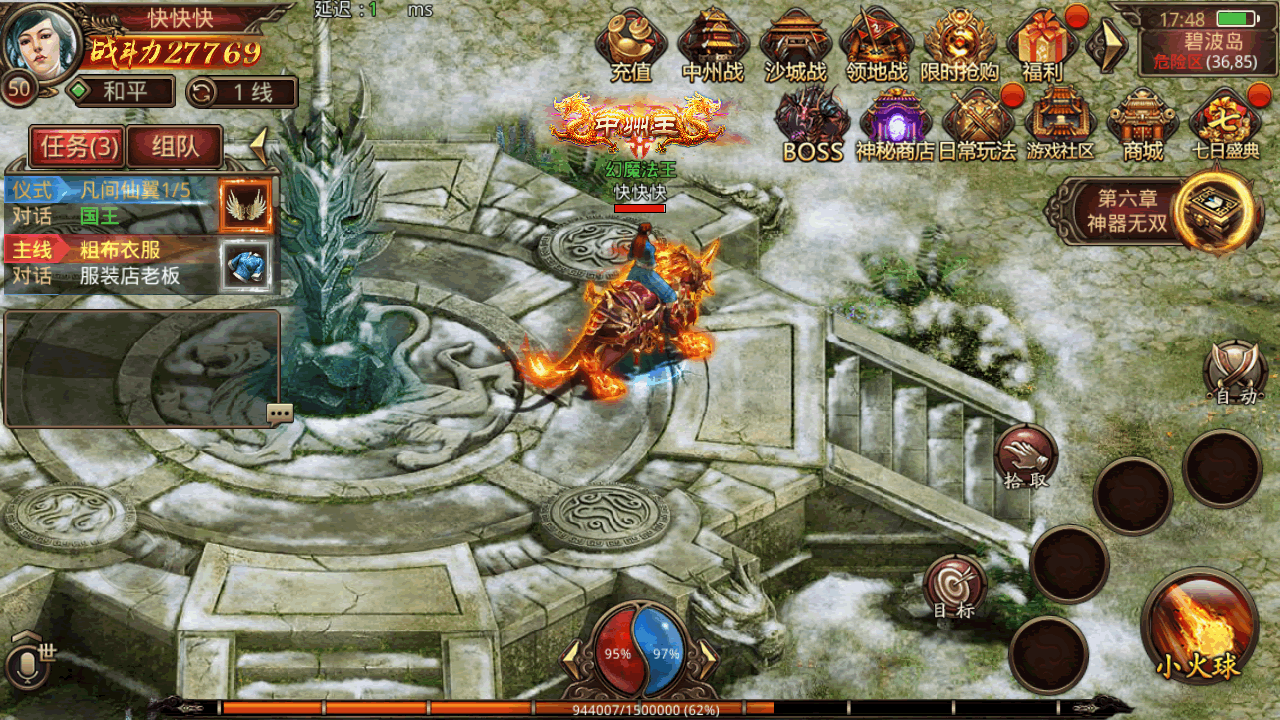1280x720 pixels.
Task: Cast the 小火球 fireball skill
Action: [x=1199, y=628]
